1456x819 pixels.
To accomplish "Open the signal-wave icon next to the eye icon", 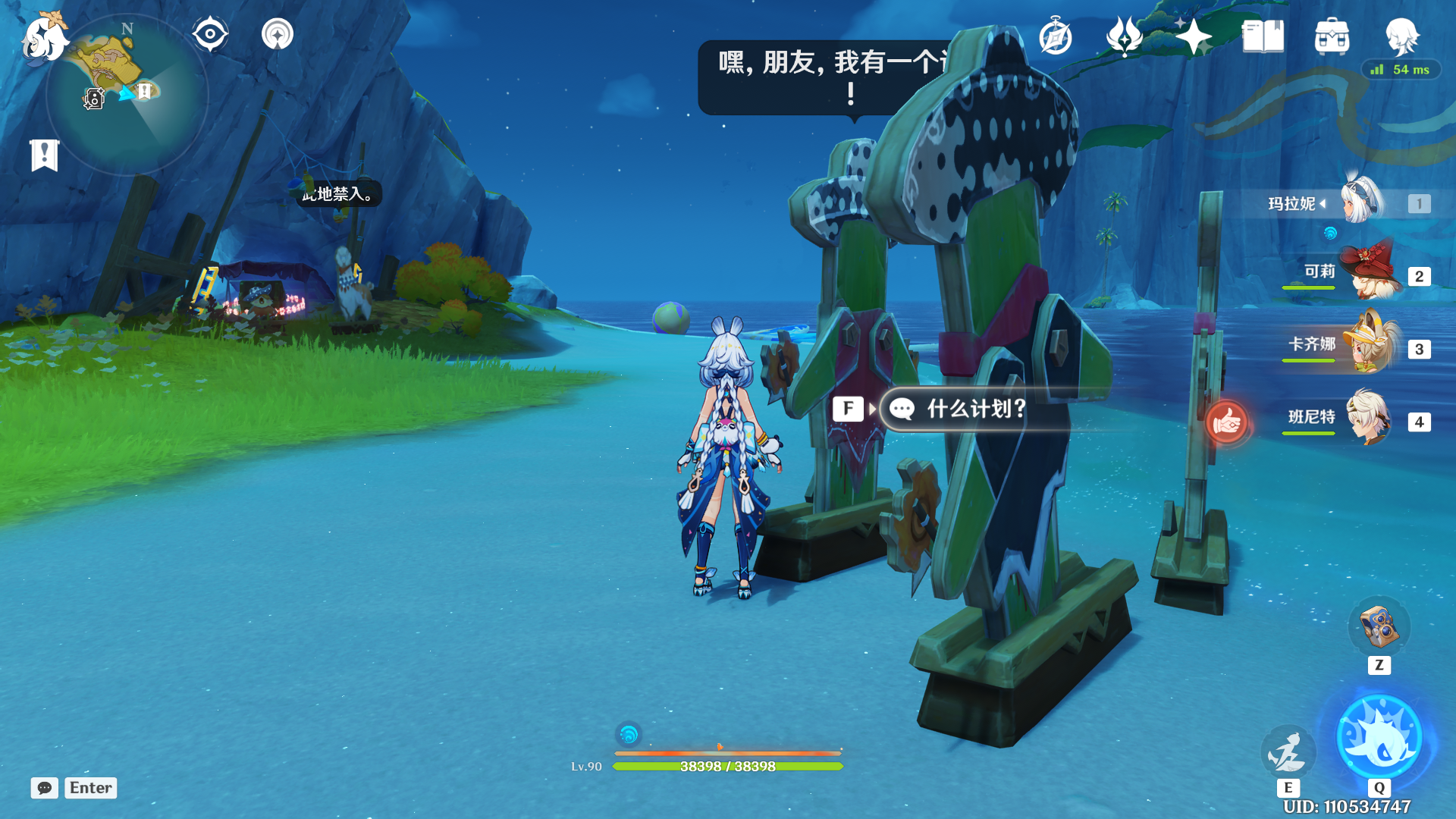I will (x=278, y=35).
